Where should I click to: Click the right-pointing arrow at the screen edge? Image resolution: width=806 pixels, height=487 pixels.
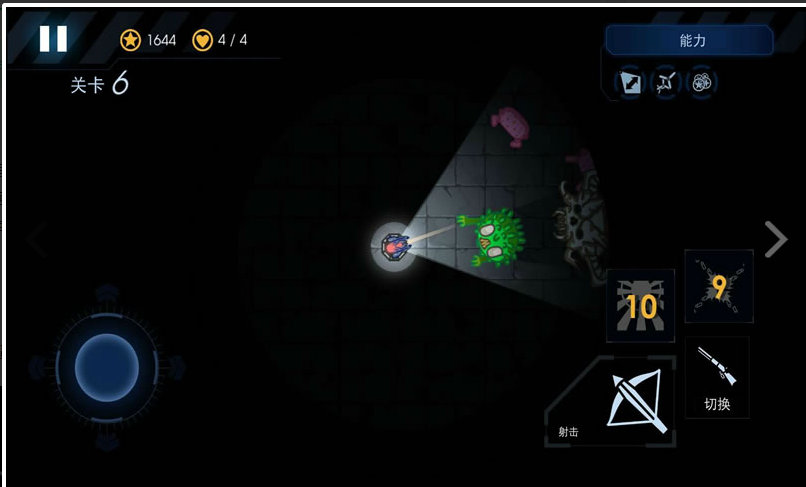click(x=775, y=239)
